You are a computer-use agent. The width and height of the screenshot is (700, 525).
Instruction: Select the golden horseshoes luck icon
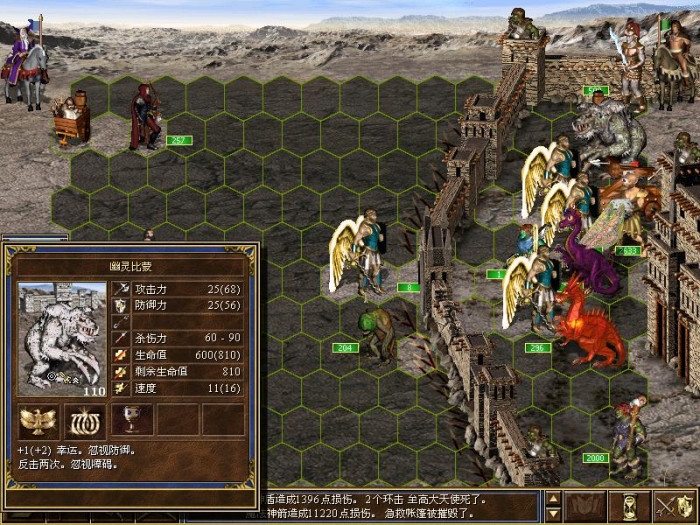point(85,419)
